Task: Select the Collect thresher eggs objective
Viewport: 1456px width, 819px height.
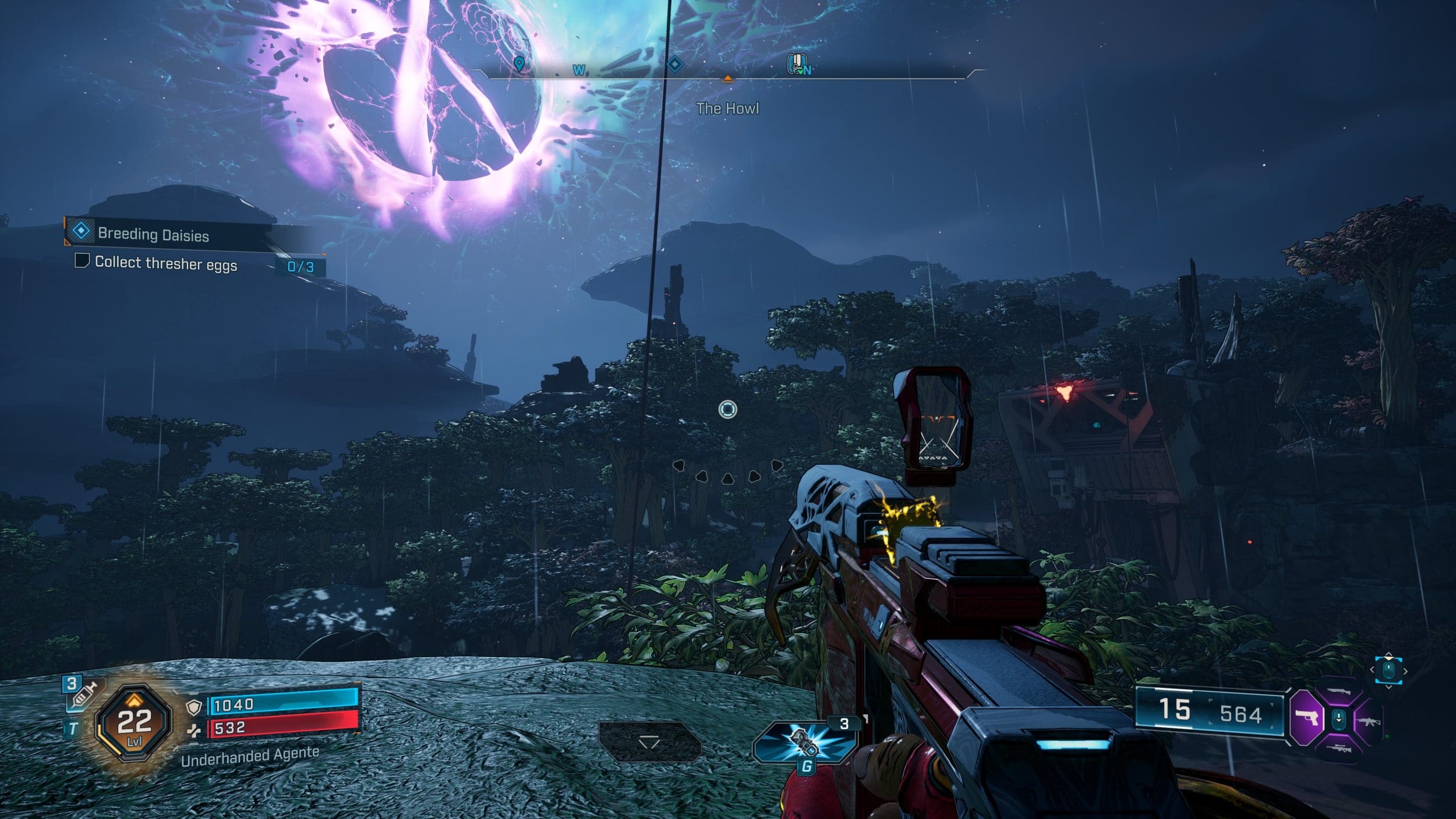Action: point(166,263)
